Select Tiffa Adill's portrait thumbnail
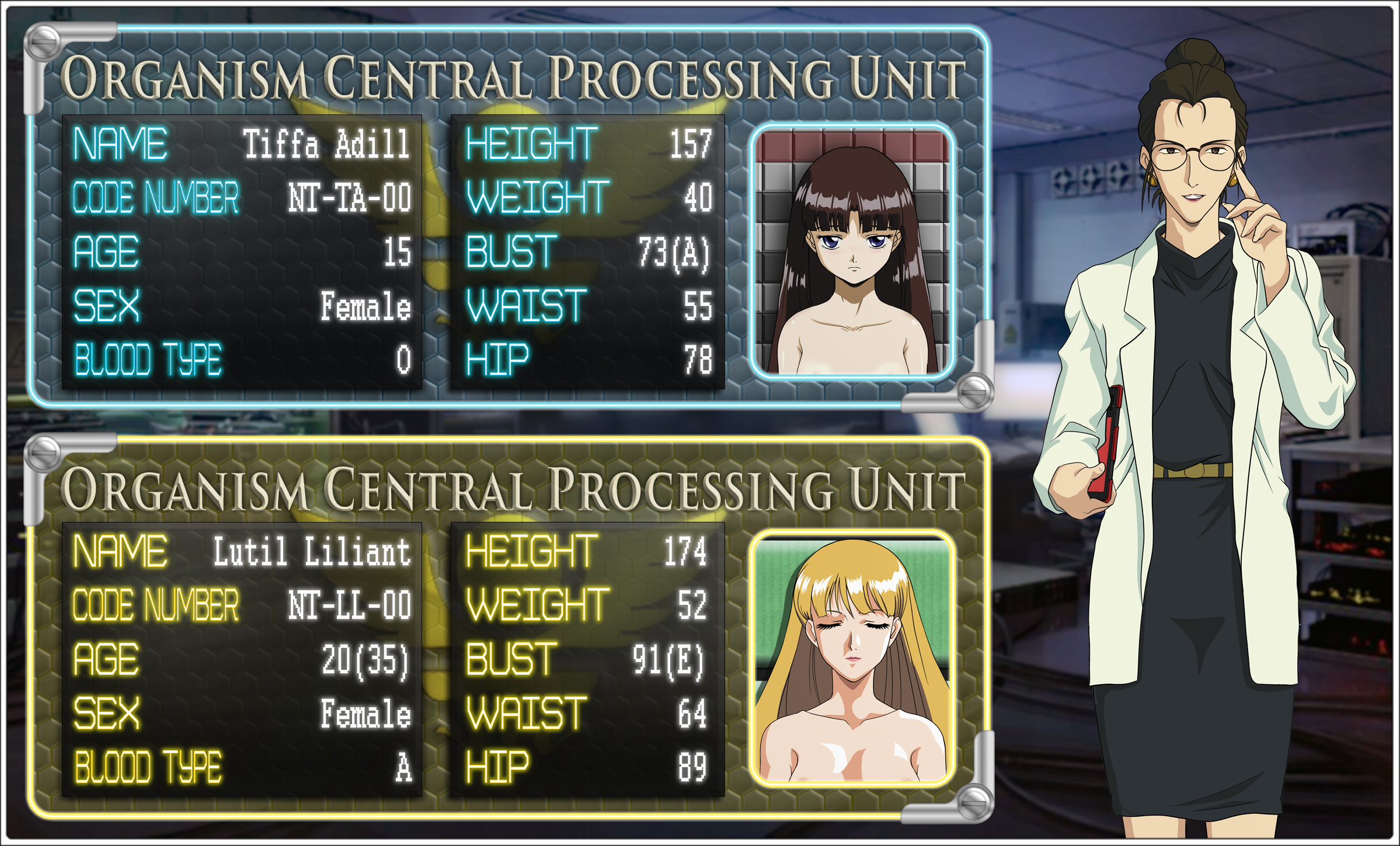Screen dimensions: 1400x846 (852, 252)
